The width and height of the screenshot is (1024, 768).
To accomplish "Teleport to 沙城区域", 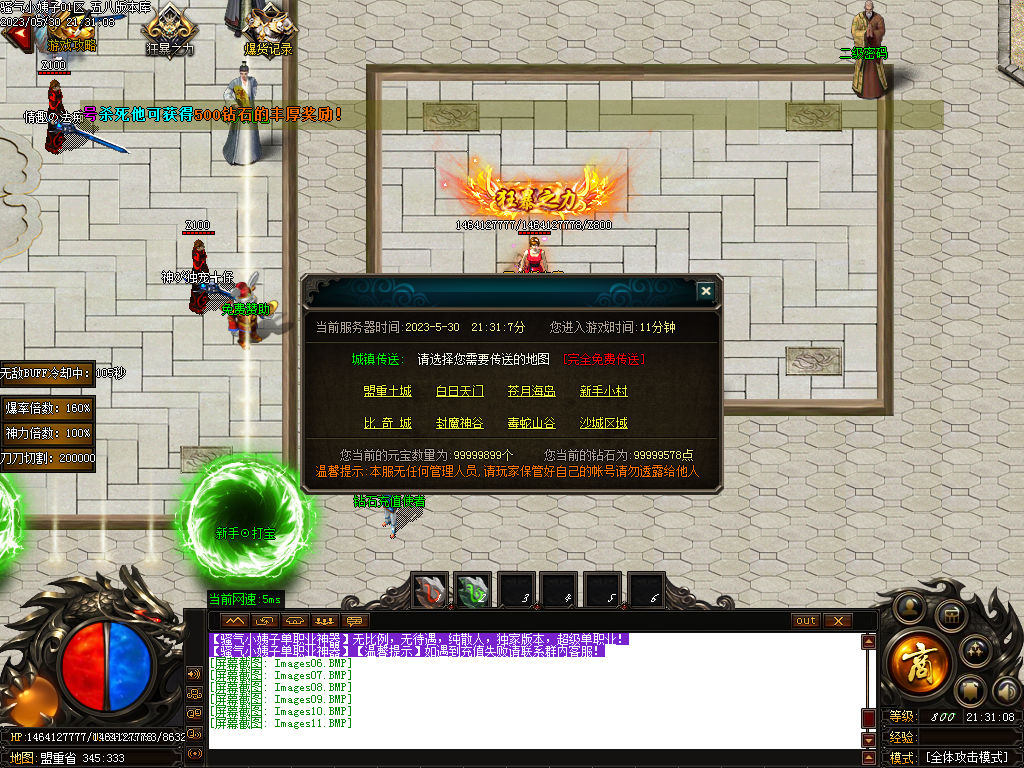I will coord(604,423).
